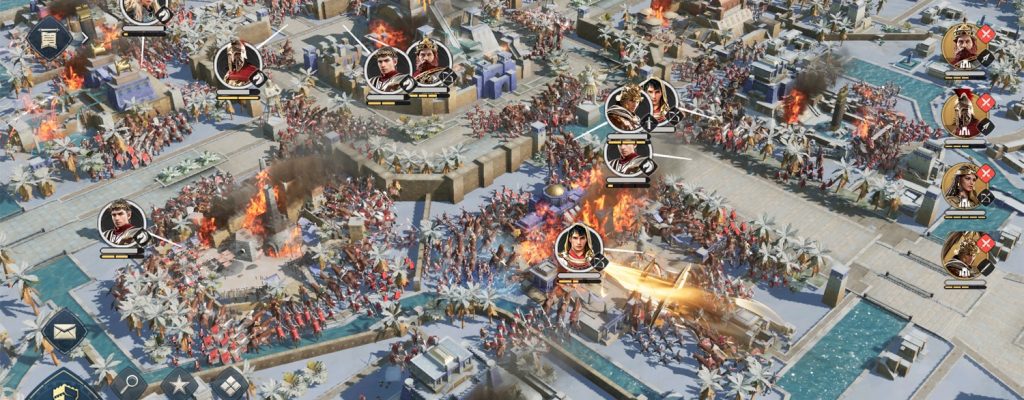Open the star favorites button
The width and height of the screenshot is (1024, 400).
coord(180,383)
